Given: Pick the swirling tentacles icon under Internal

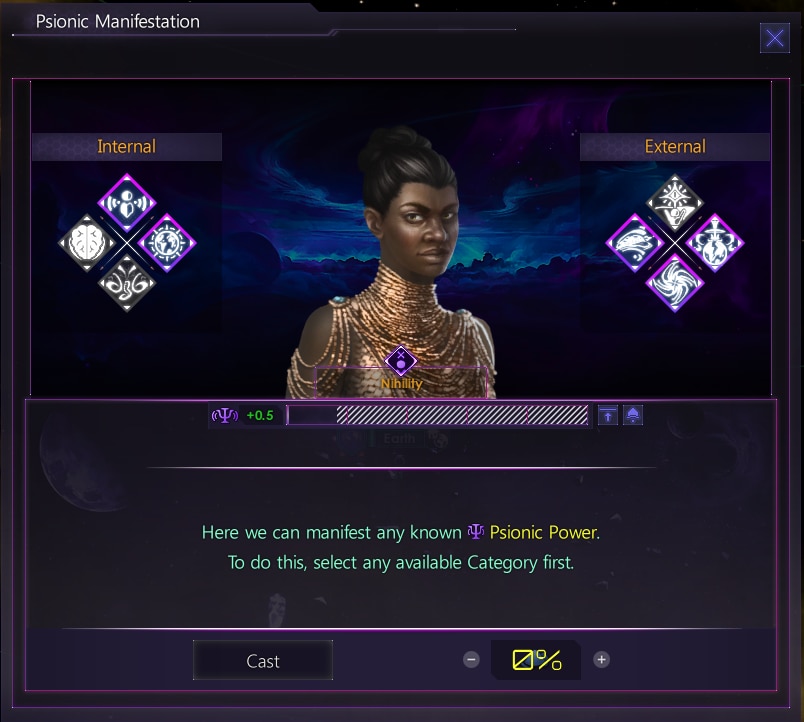Looking at the screenshot, I should (x=127, y=283).
